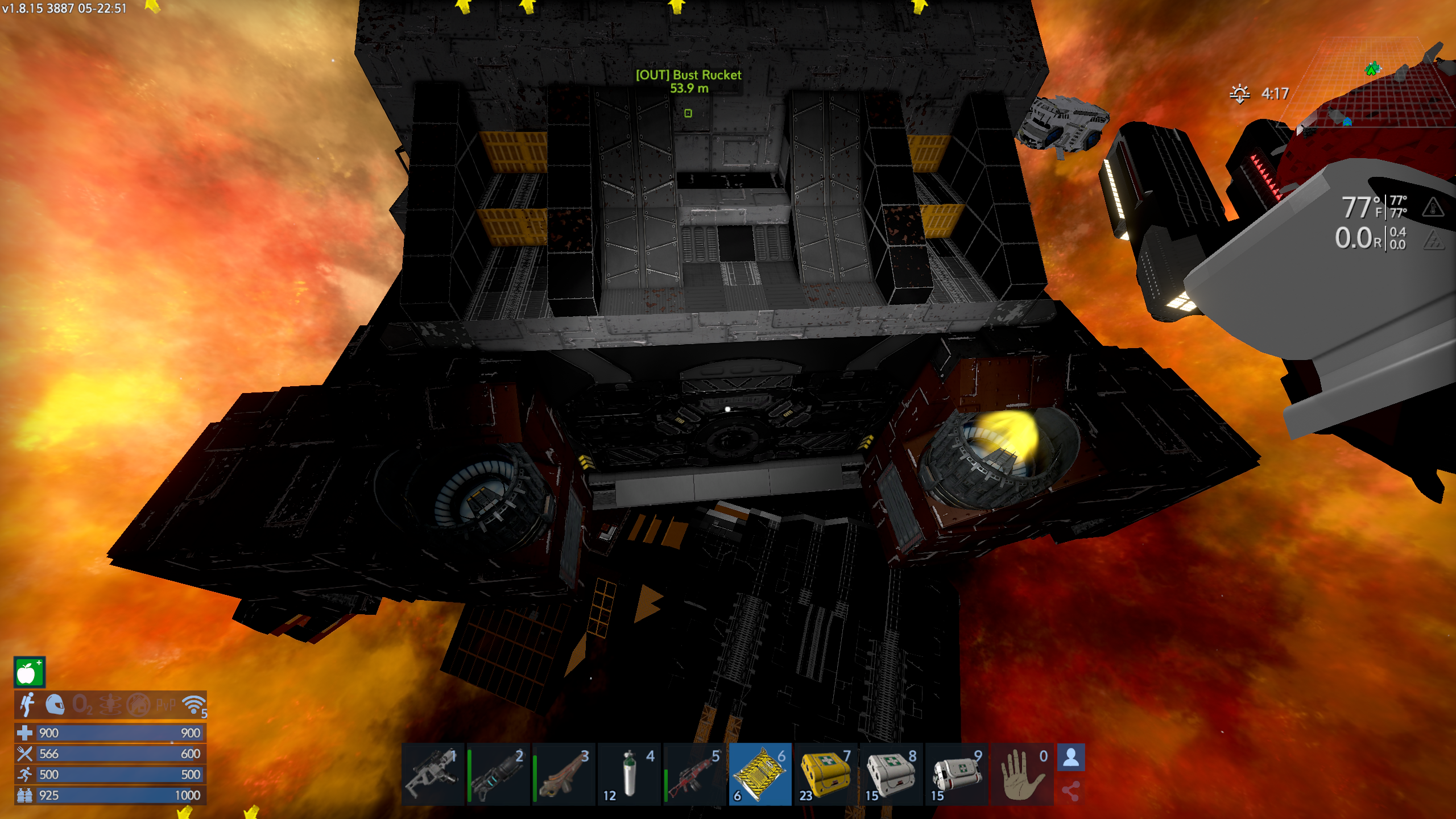Switch to the empty hand slot
Viewport: 1456px width, 819px height.
(1022, 773)
